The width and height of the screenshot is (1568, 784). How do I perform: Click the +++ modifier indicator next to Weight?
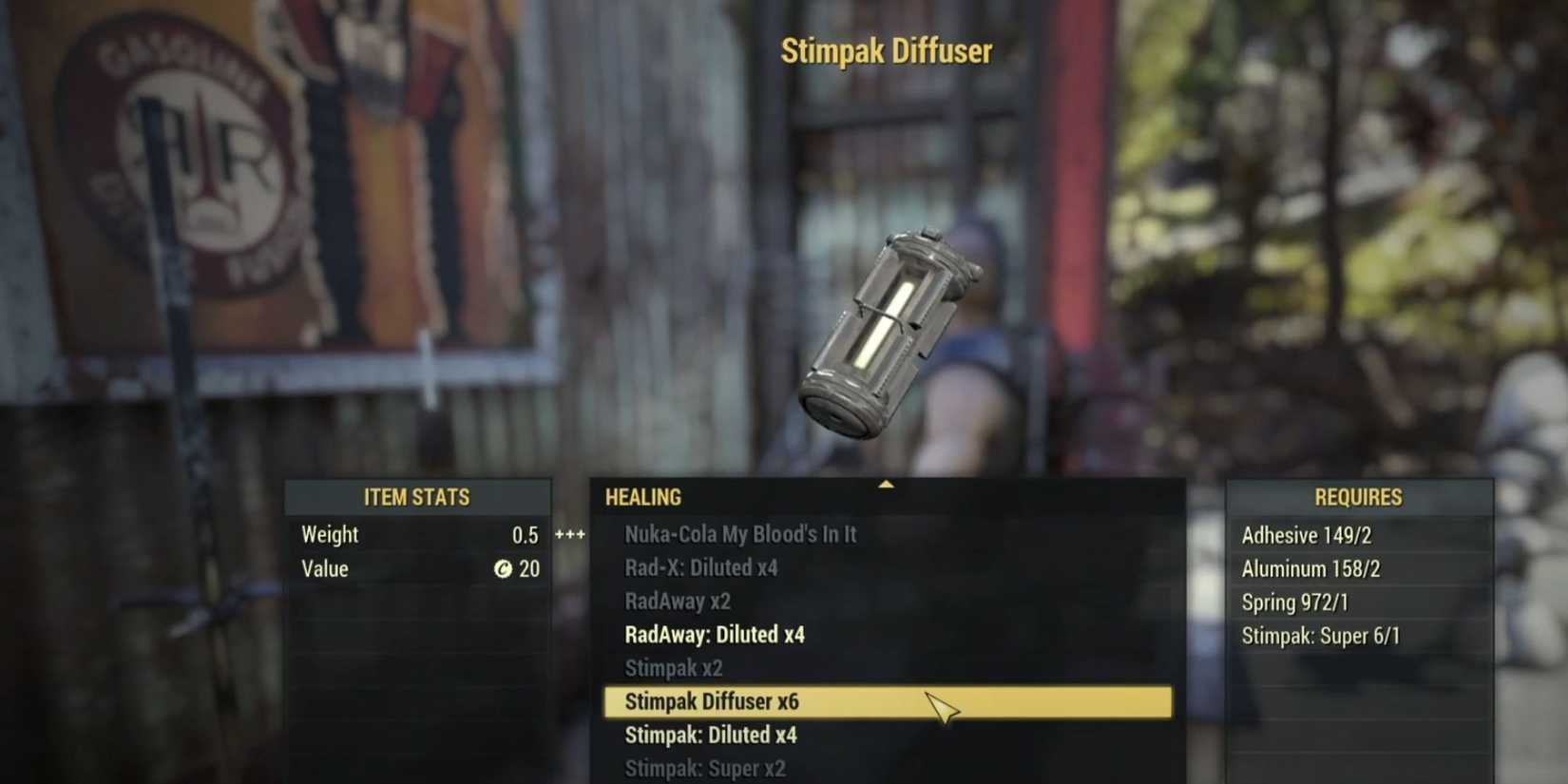tap(567, 534)
